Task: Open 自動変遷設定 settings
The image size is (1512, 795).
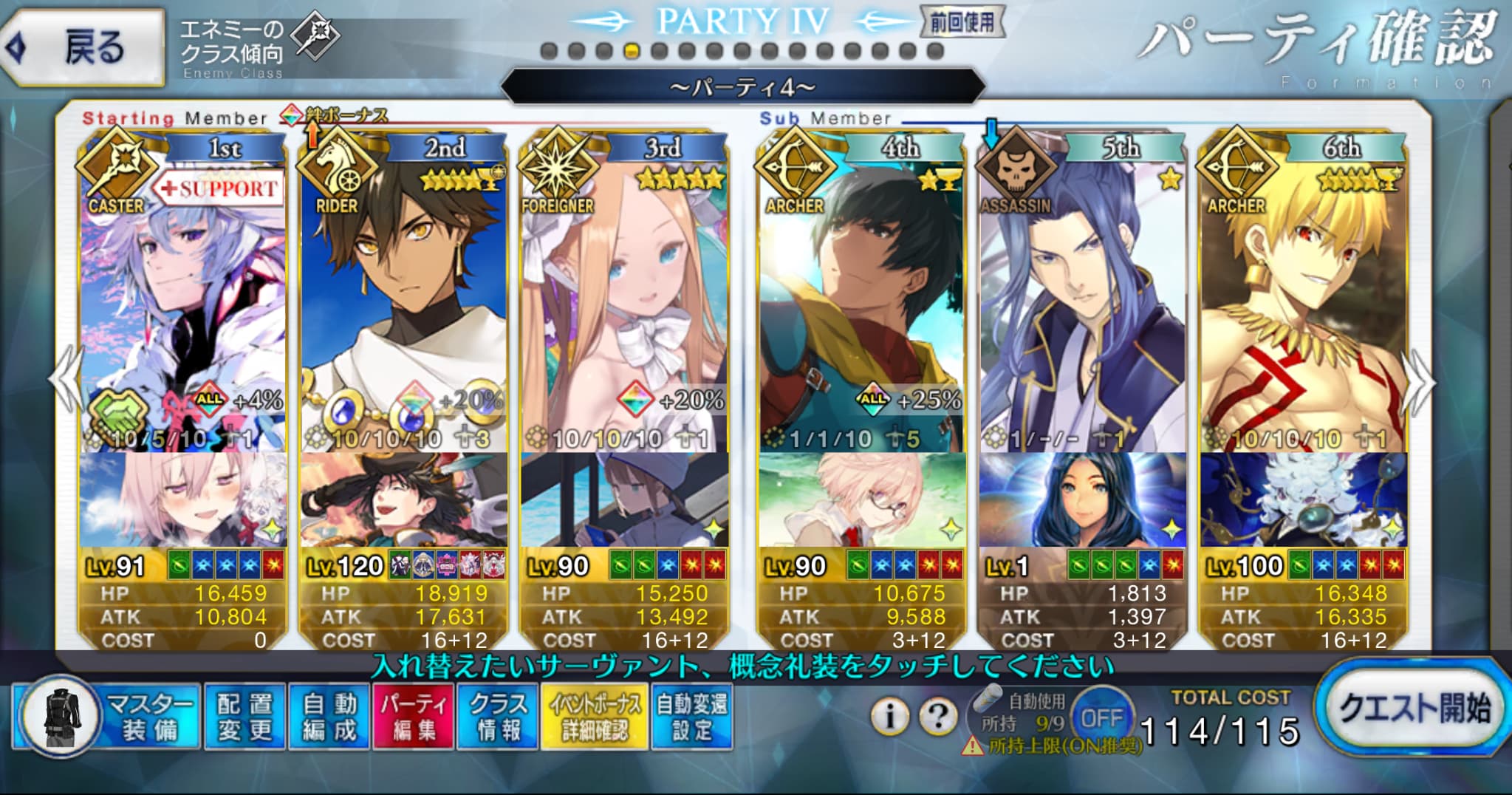Action: coord(691,717)
